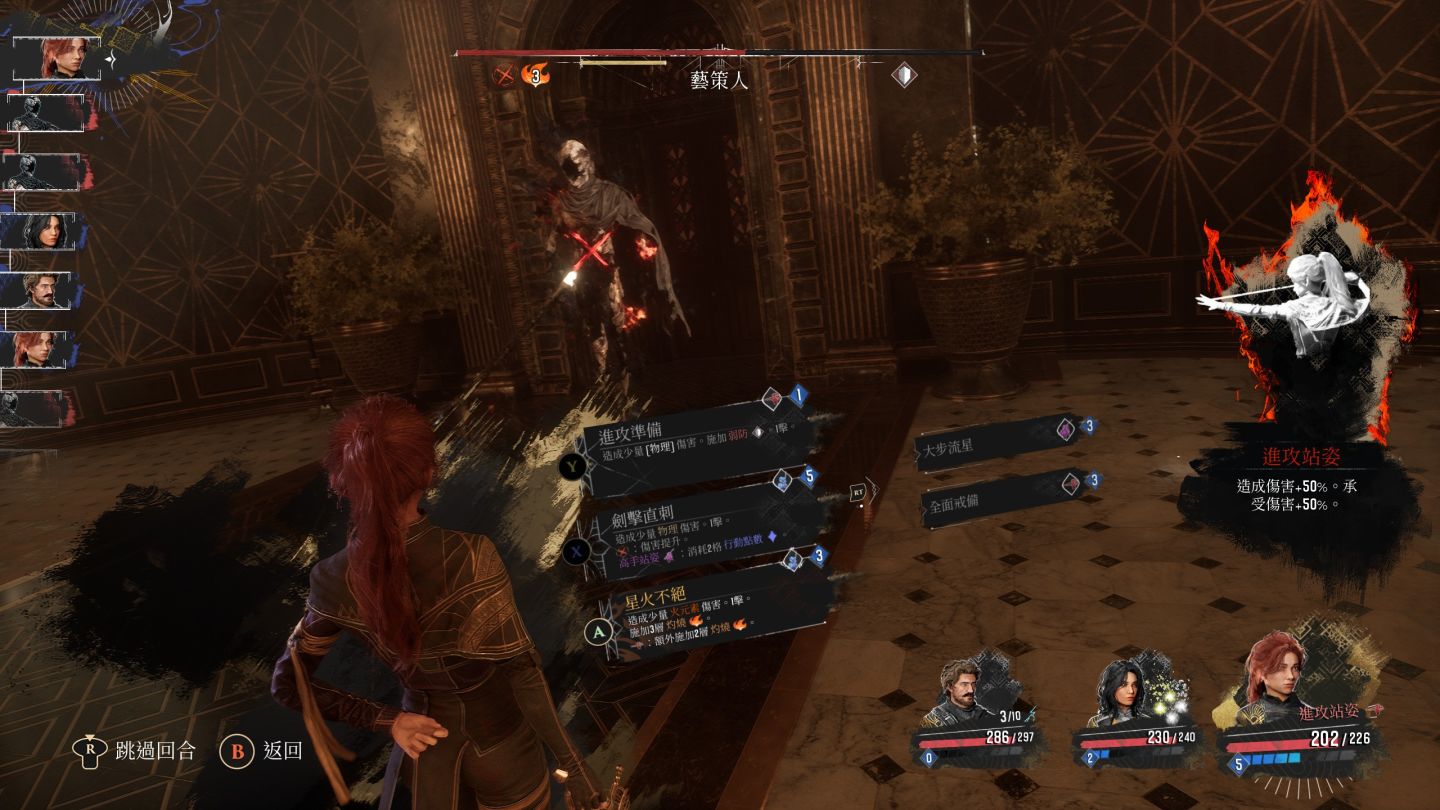Image resolution: width=1440 pixels, height=810 pixels.
Task: Click the burn status icon beside the enemy bar
Action: coord(536,75)
